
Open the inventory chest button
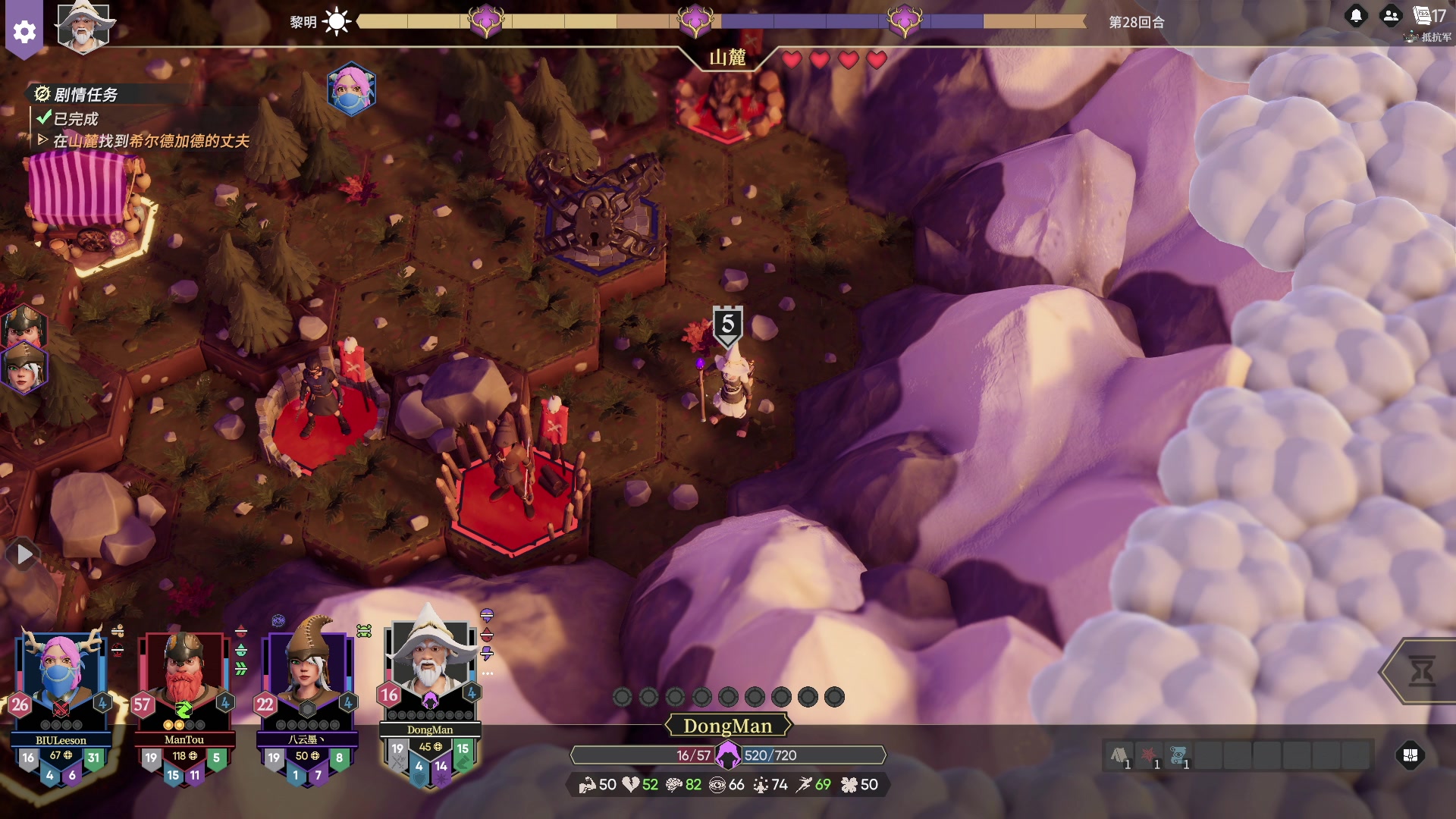1410,755
